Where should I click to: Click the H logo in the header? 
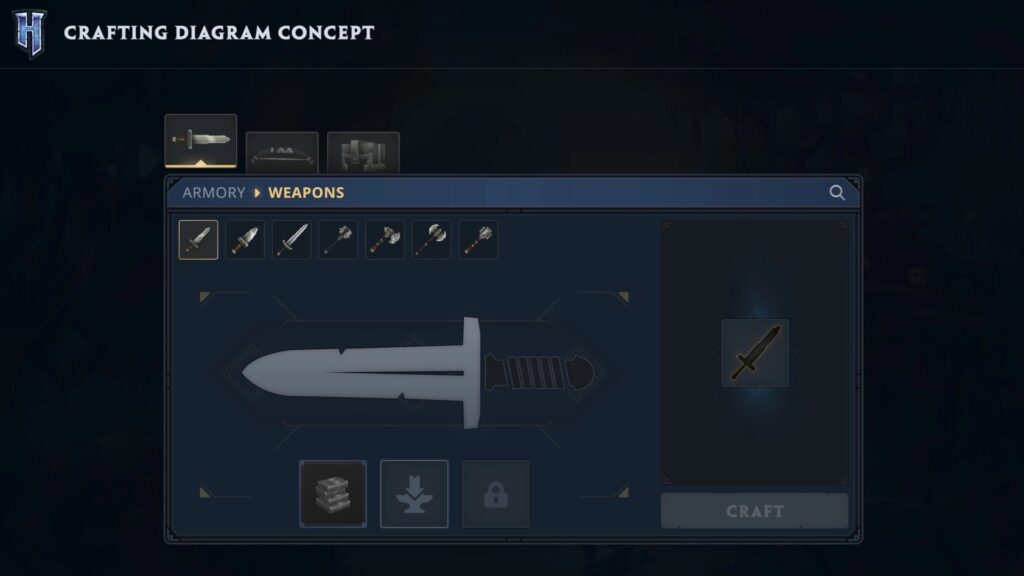(x=30, y=32)
